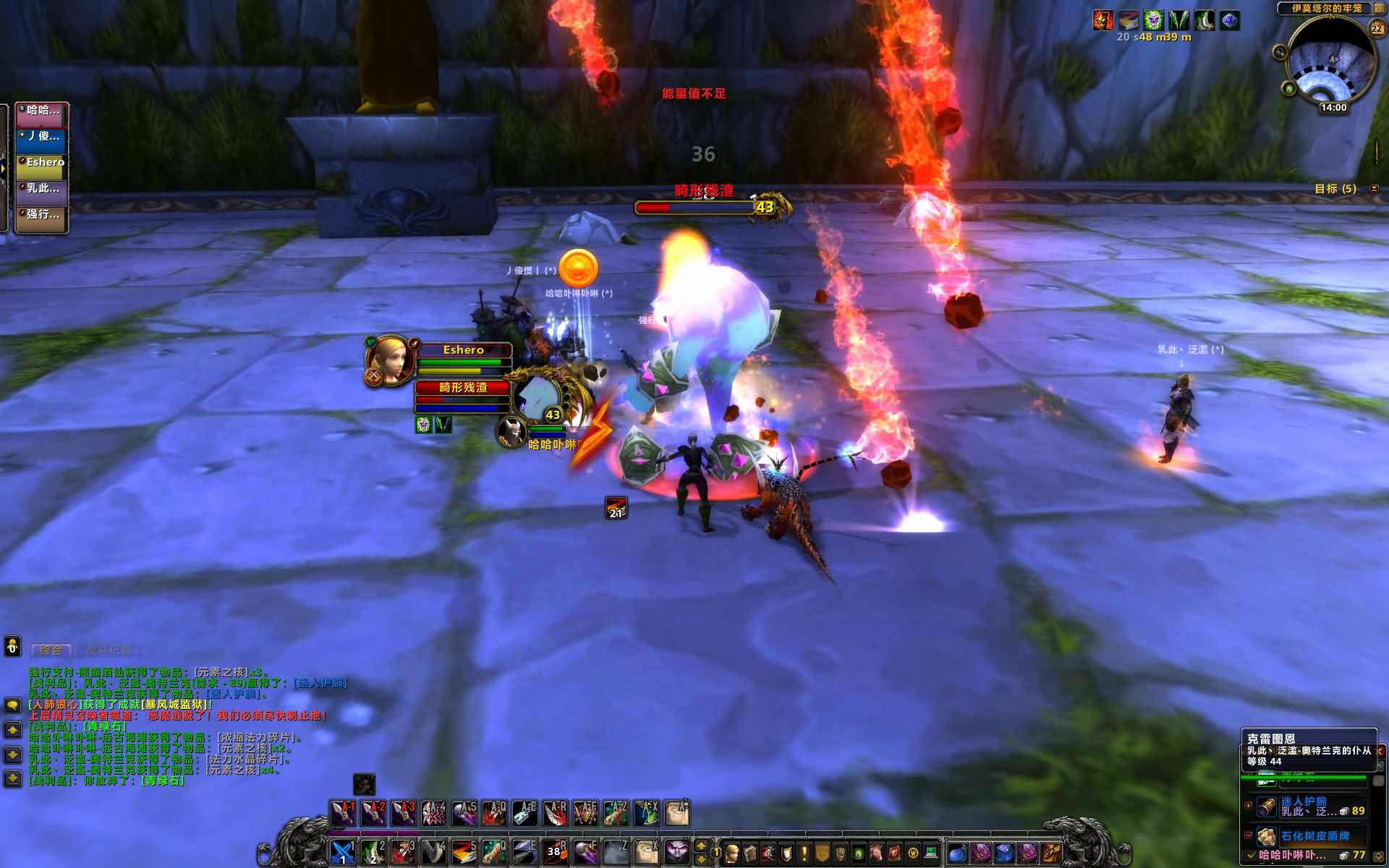The image size is (1389, 868).
Task: Collapse the 目标 (5) objectives tracker
Action: pyautogui.click(x=1375, y=189)
